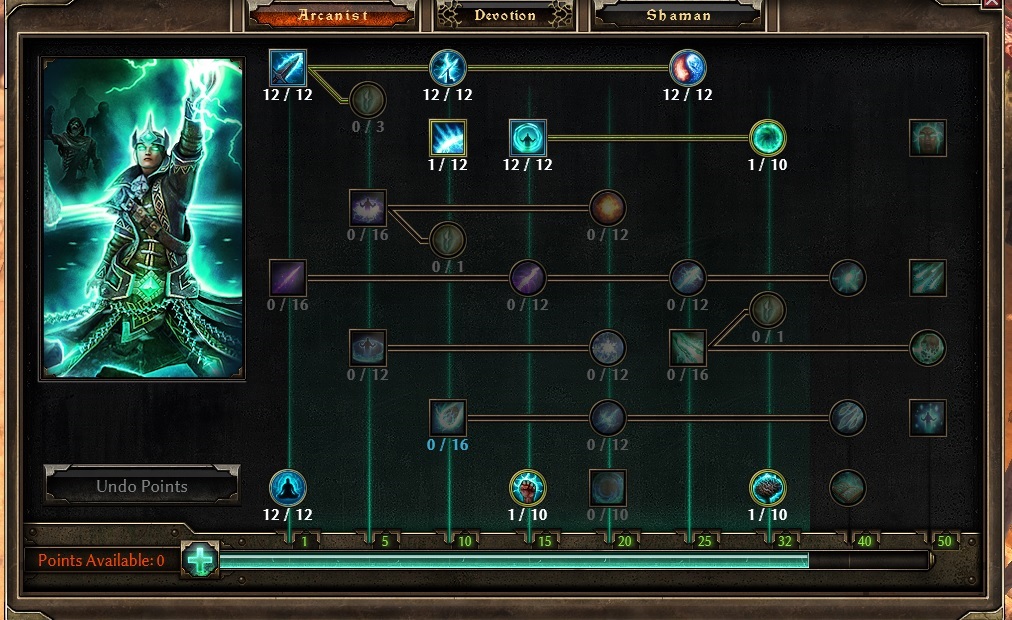Select the Arcanist mastery tab

pyautogui.click(x=333, y=16)
